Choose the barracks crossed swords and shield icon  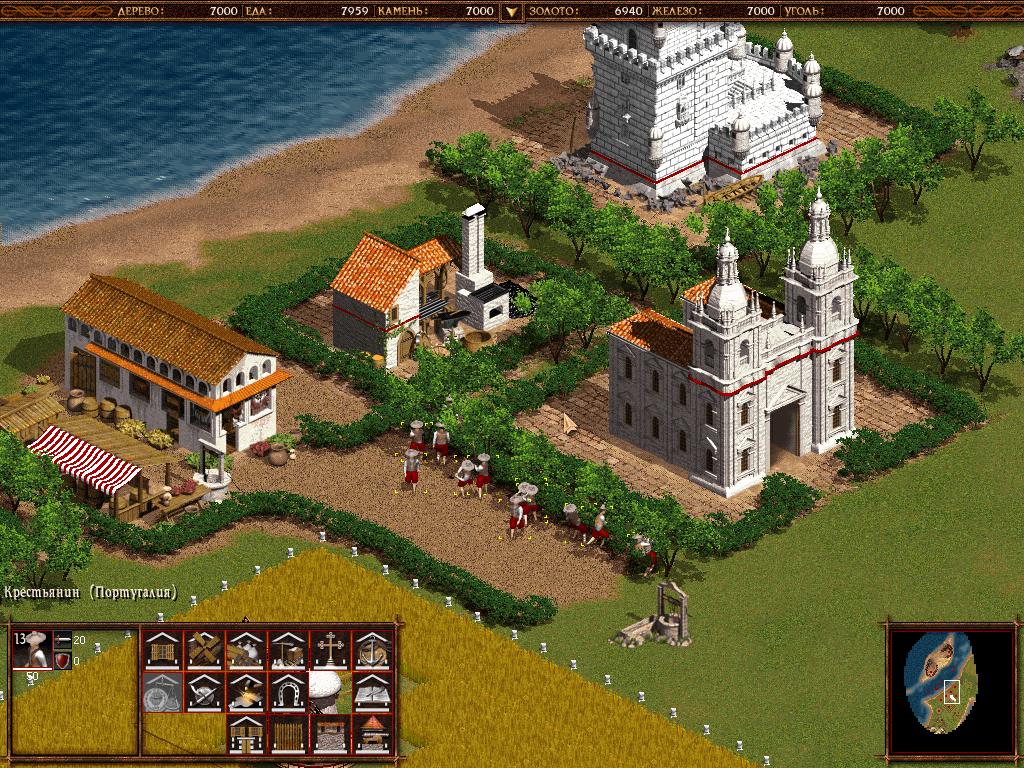[204, 691]
